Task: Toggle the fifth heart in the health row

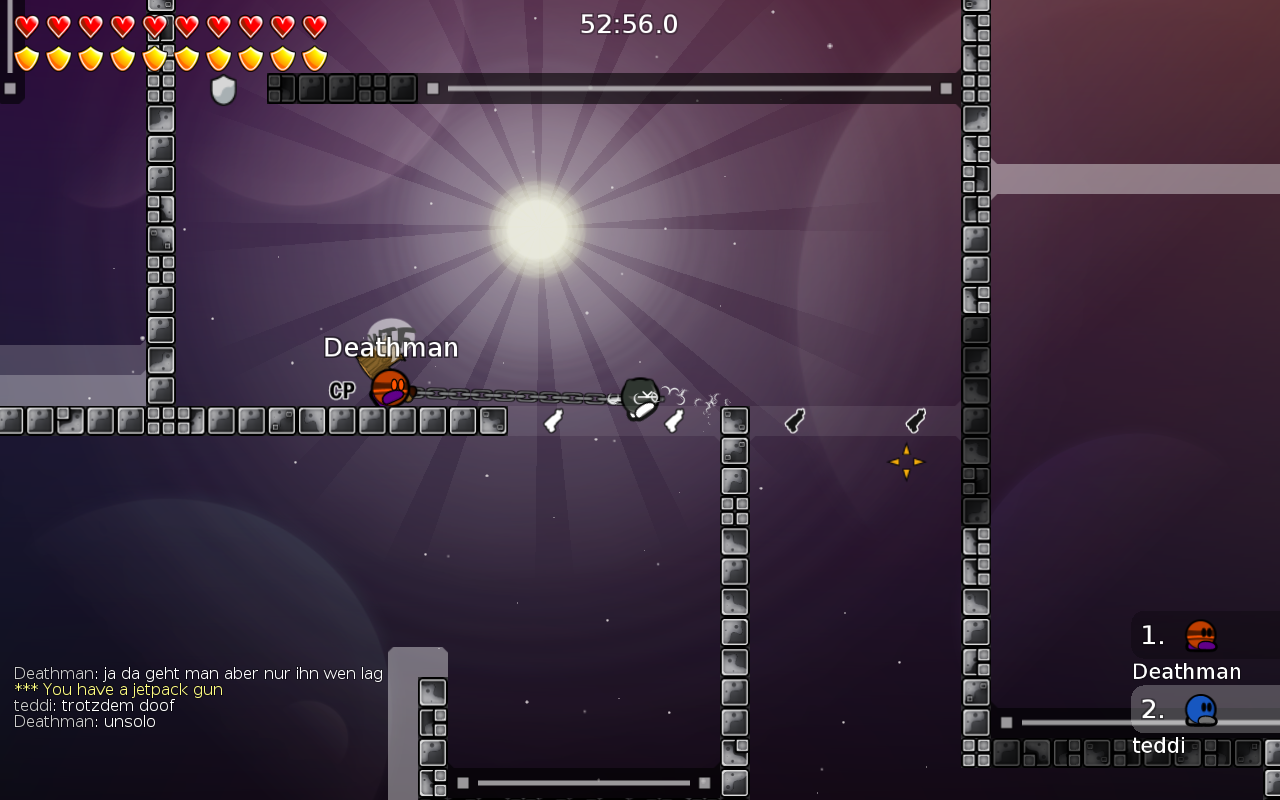Action: click(152, 25)
